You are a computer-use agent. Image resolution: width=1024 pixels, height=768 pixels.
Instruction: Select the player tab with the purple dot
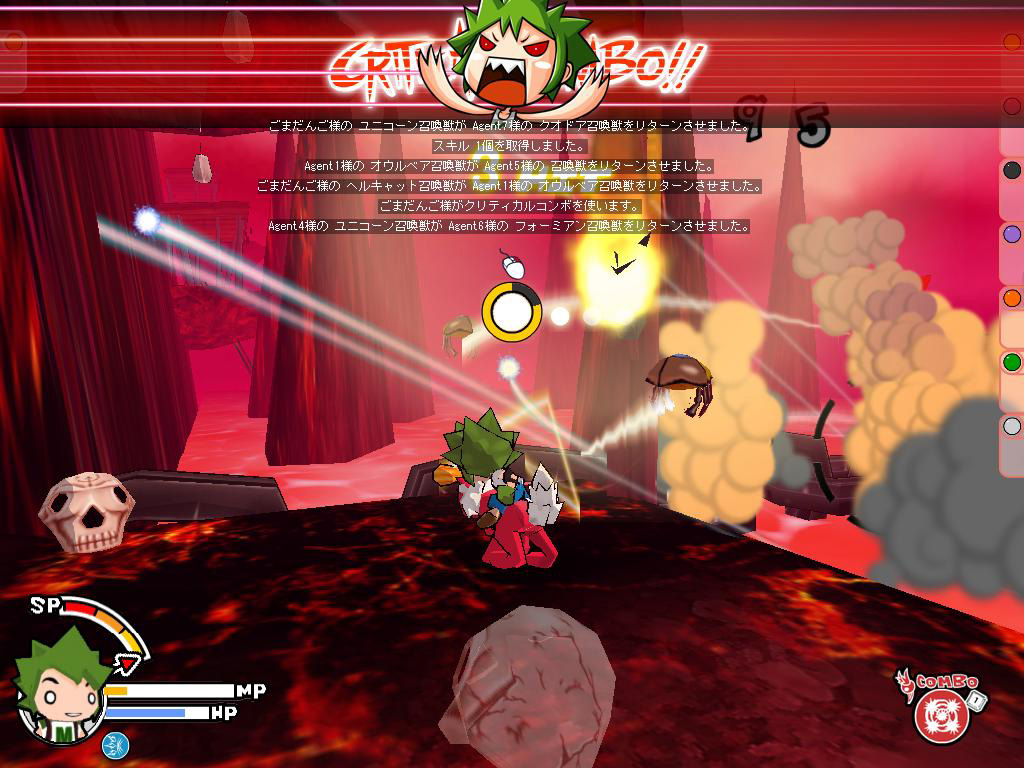[x=1012, y=234]
